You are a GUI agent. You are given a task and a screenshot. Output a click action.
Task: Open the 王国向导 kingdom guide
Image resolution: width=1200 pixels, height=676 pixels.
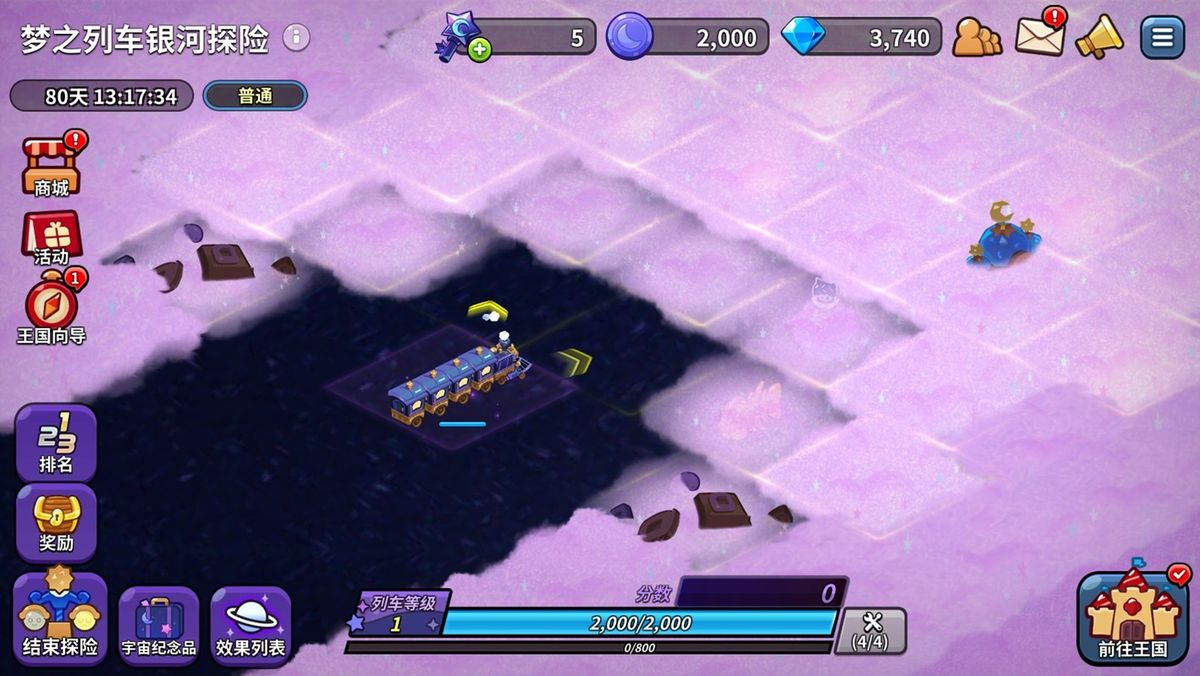pos(51,311)
